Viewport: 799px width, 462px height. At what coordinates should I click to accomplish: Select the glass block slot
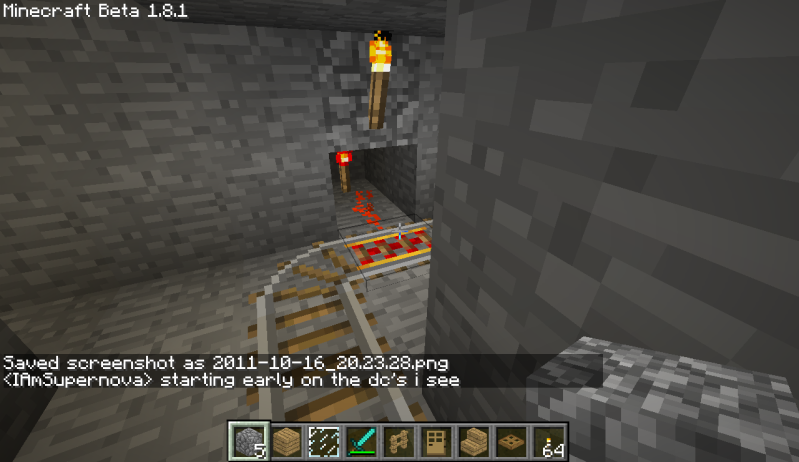point(323,441)
